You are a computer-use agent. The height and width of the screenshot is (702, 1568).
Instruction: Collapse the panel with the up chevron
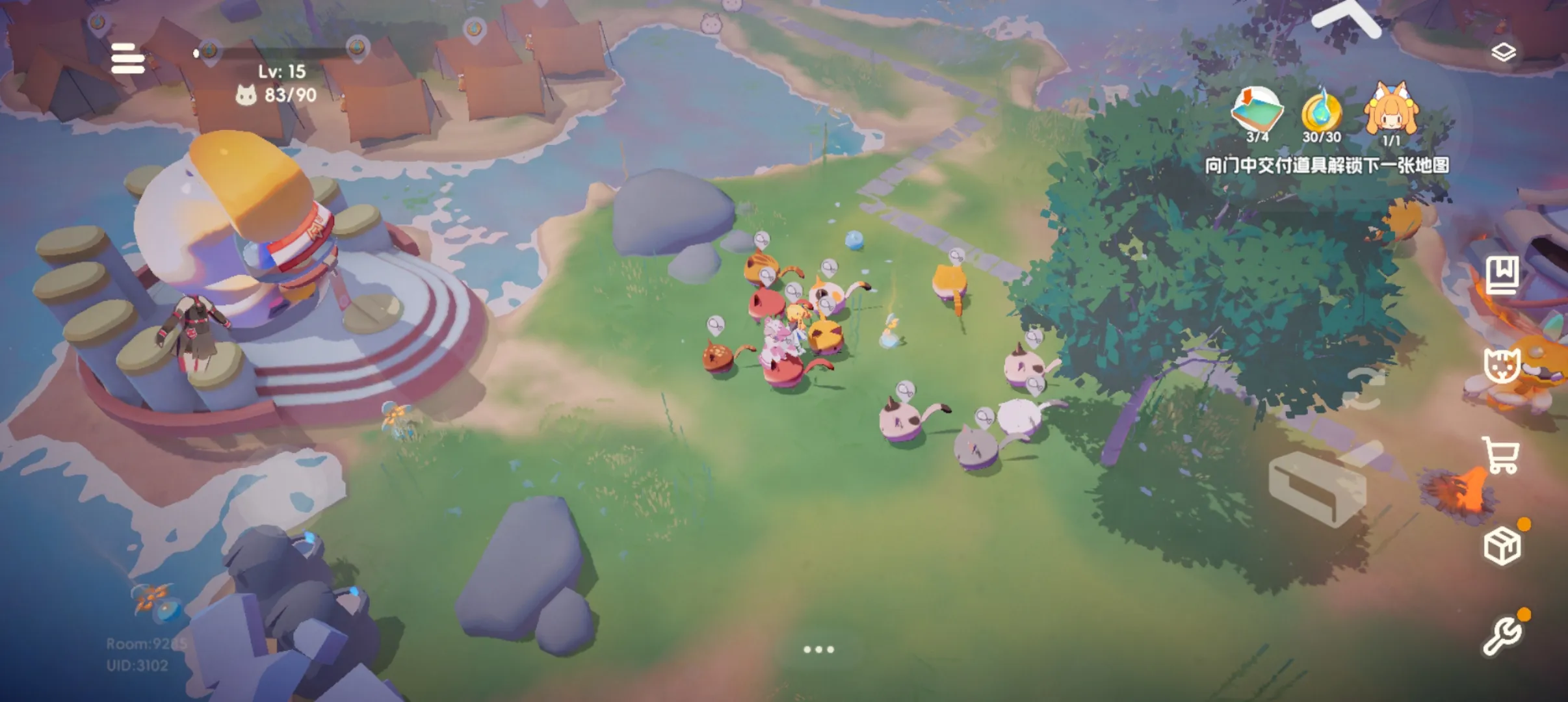coord(1344,18)
